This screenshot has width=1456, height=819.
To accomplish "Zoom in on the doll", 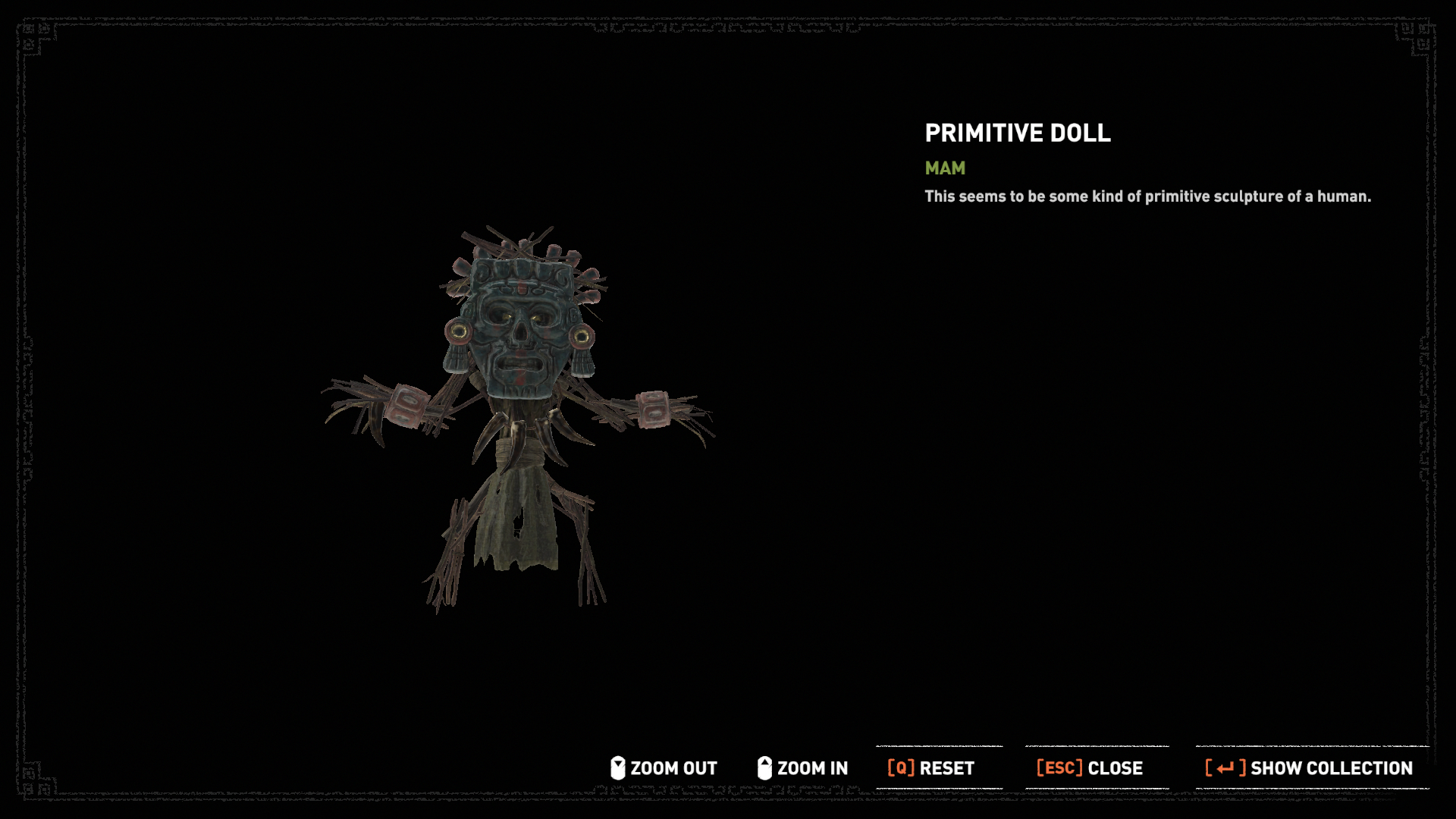I will (802, 768).
